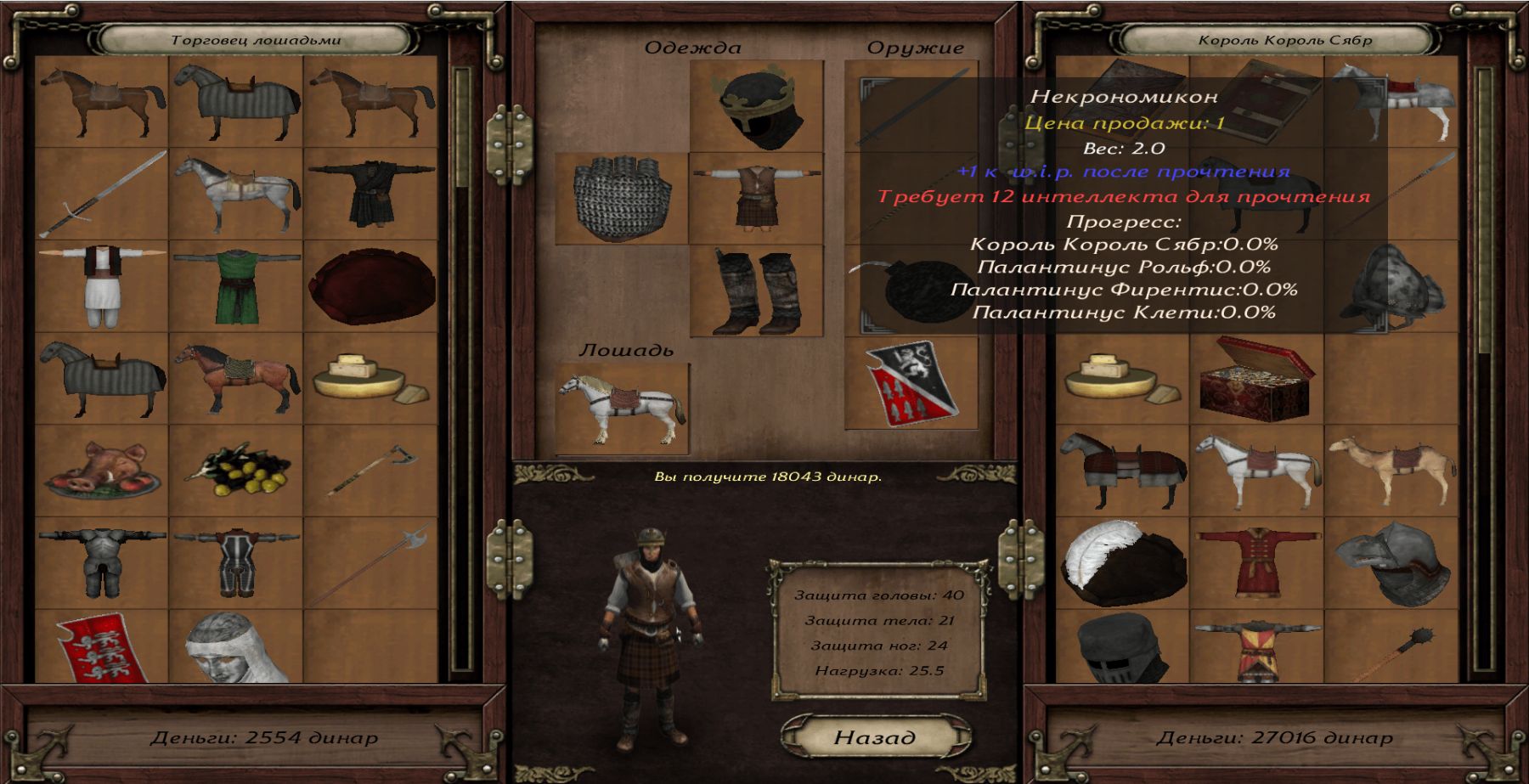
Task: Select the merchant's boar head platter
Action: [102, 472]
